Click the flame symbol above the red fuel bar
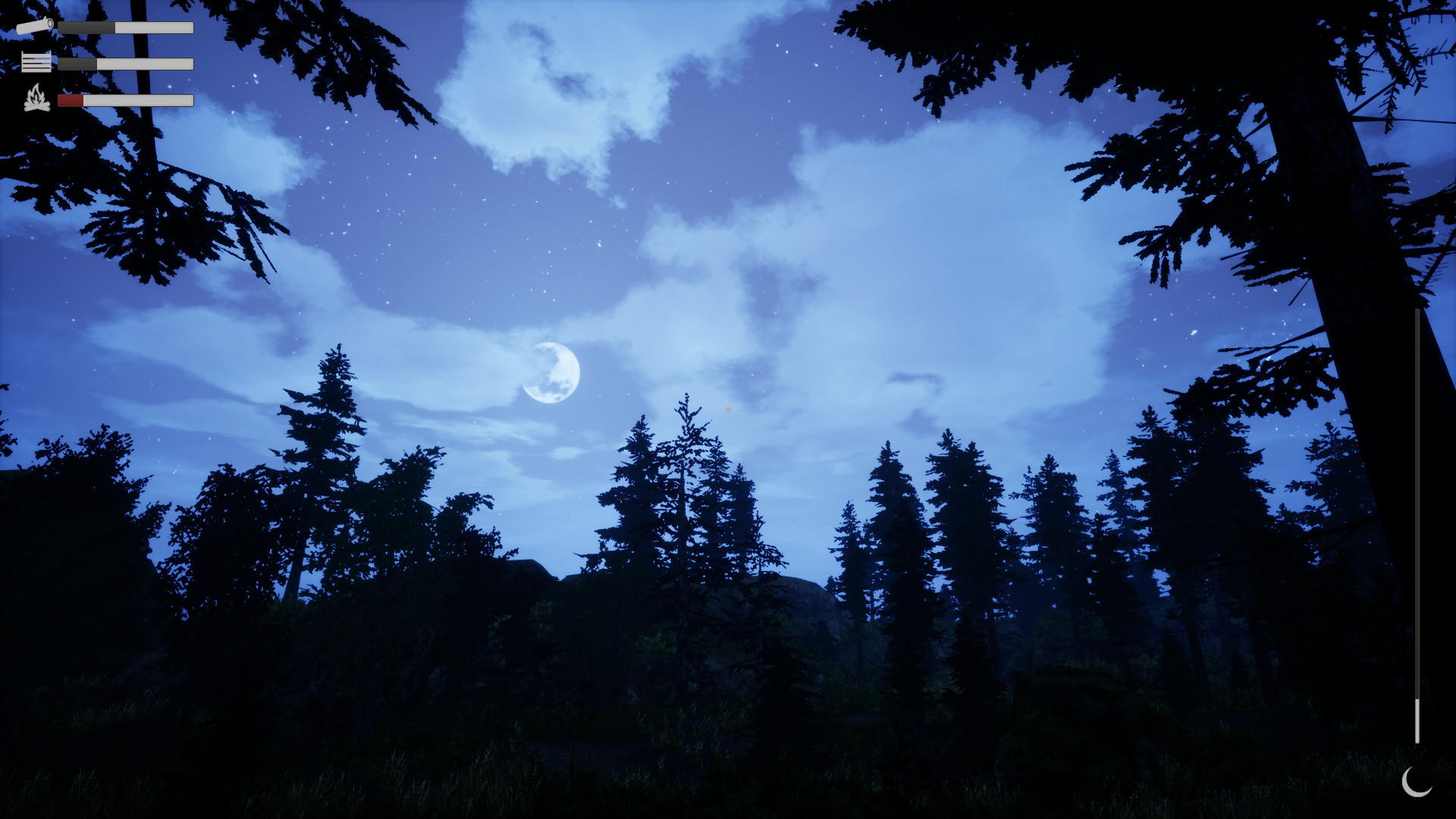This screenshot has height=819, width=1456. pyautogui.click(x=37, y=99)
